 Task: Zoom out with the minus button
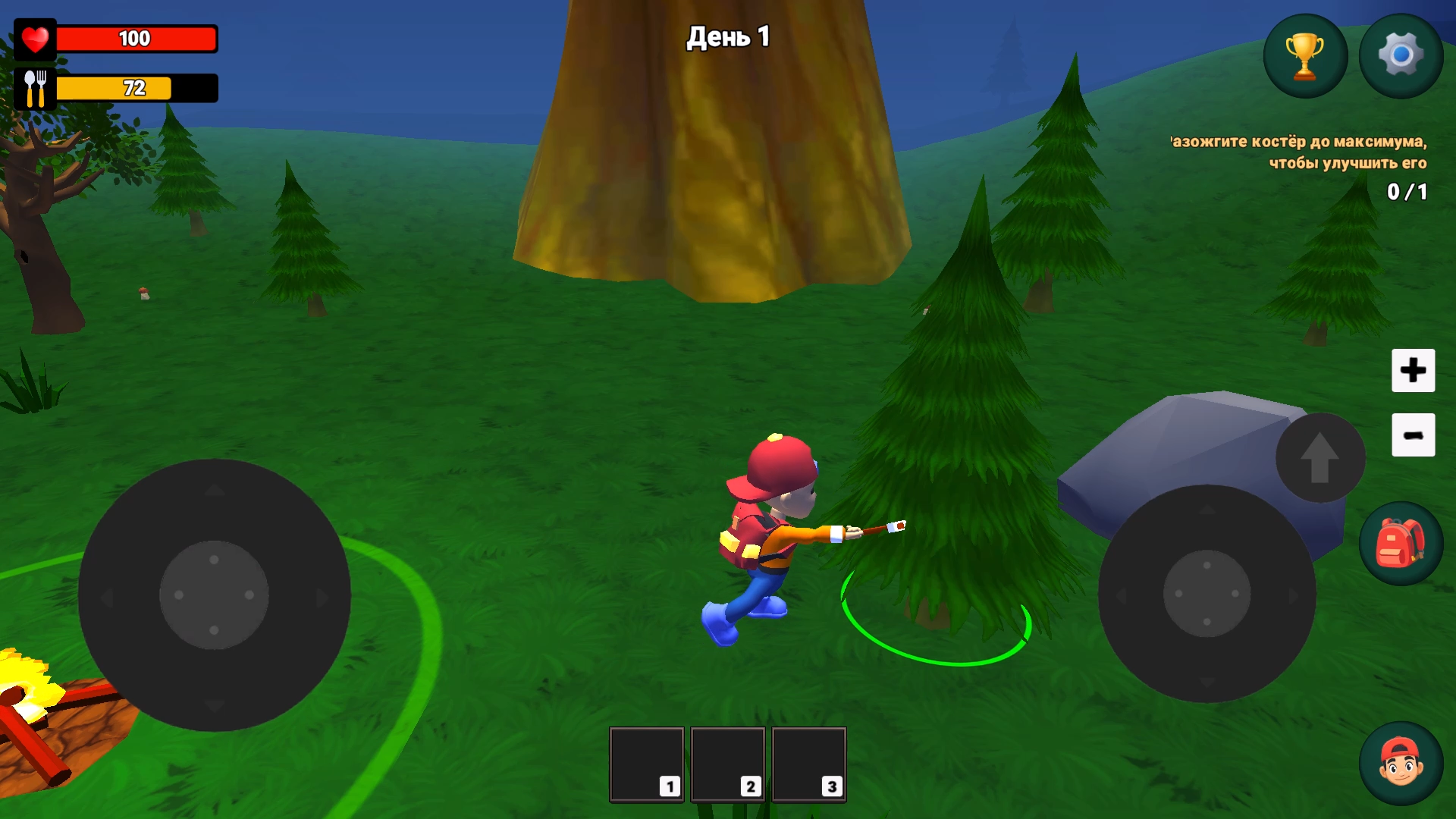coord(1413,435)
